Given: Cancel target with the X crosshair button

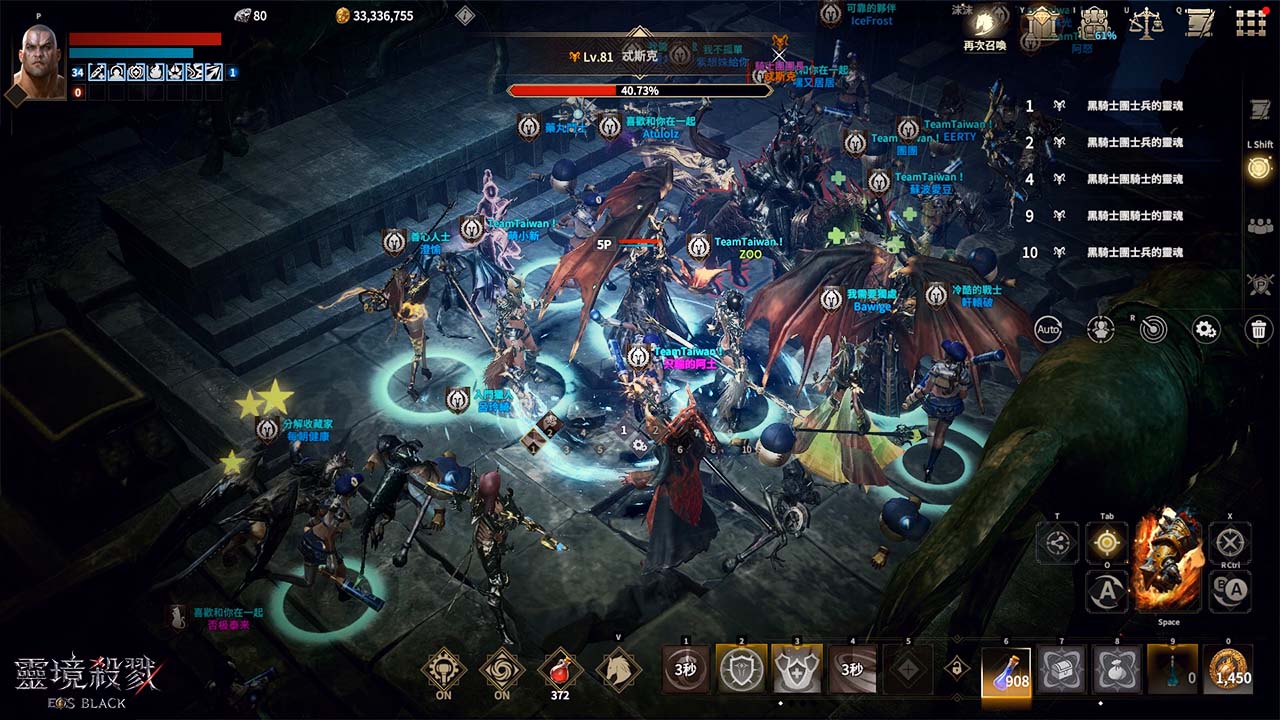Looking at the screenshot, I should click(x=1230, y=544).
